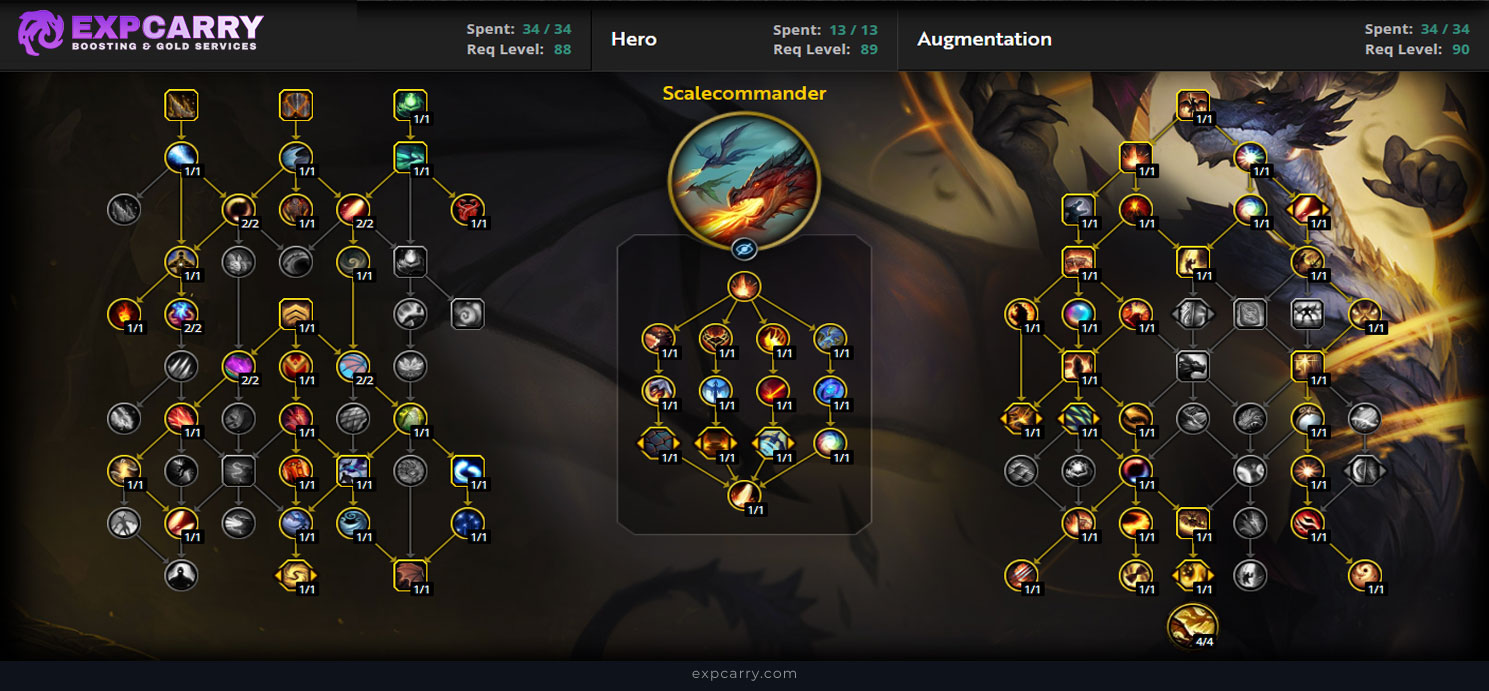Select the gold chevron rank talent node
The height and width of the screenshot is (691, 1489).
296,314
